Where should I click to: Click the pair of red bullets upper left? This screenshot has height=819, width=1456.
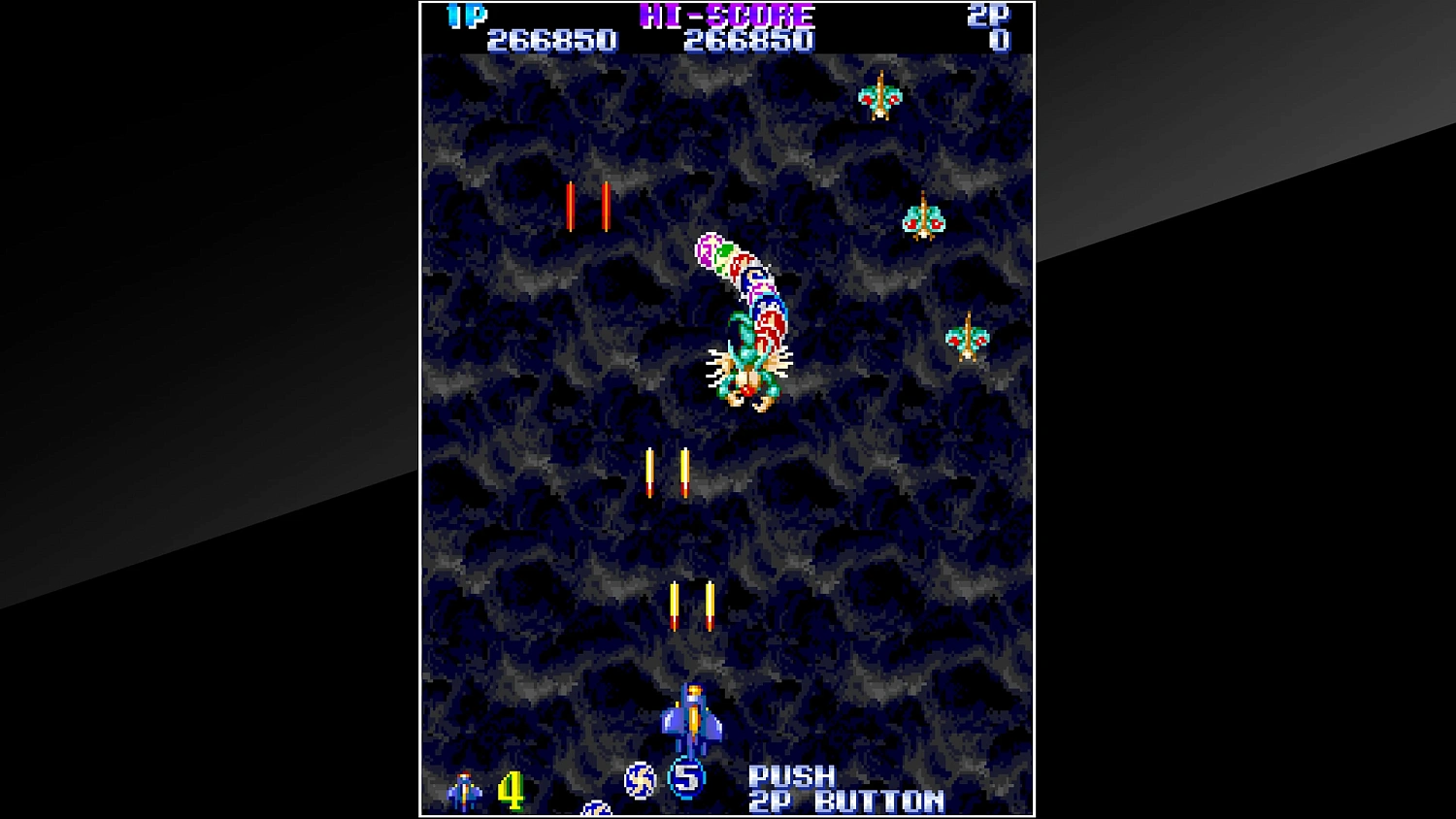tap(586, 204)
